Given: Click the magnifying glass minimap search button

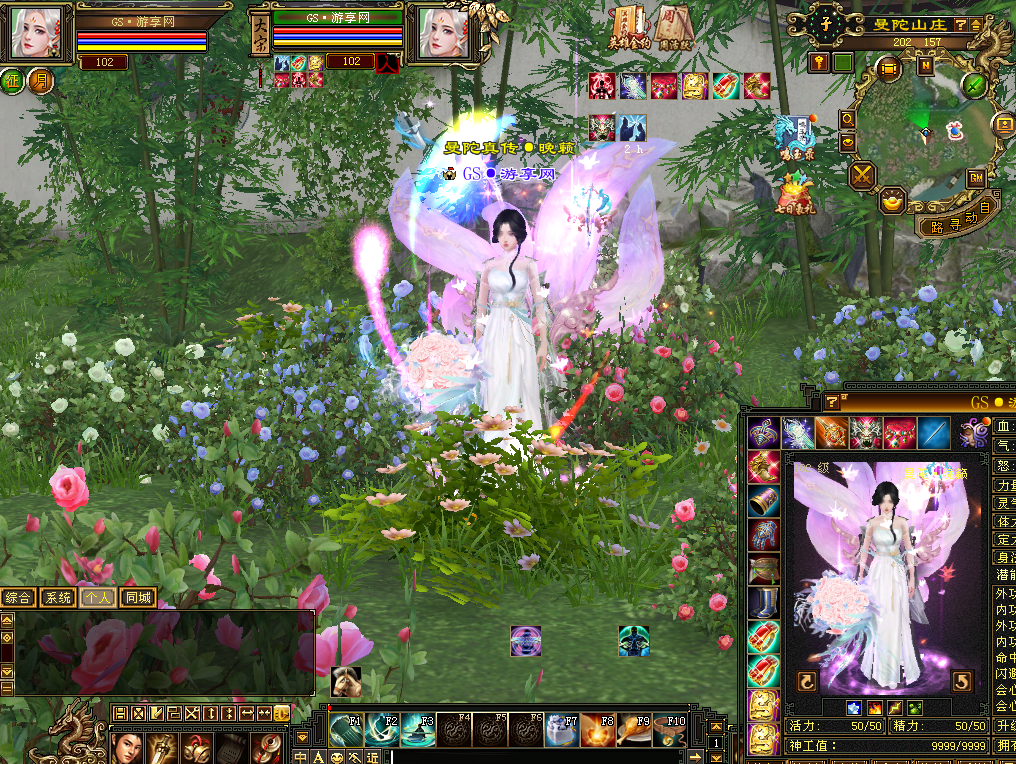Looking at the screenshot, I should click(848, 119).
